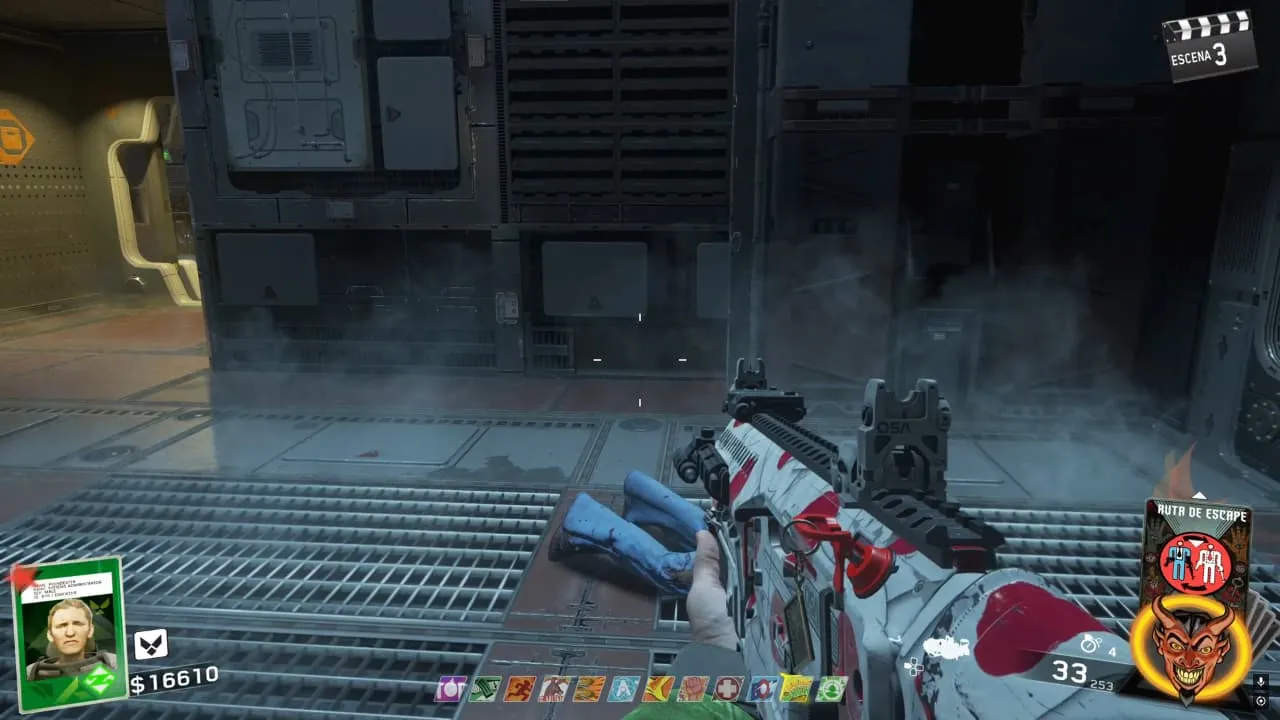Choose the yellow-bordered perk icon
Viewport: 1280px width, 720px height.
(x=796, y=688)
